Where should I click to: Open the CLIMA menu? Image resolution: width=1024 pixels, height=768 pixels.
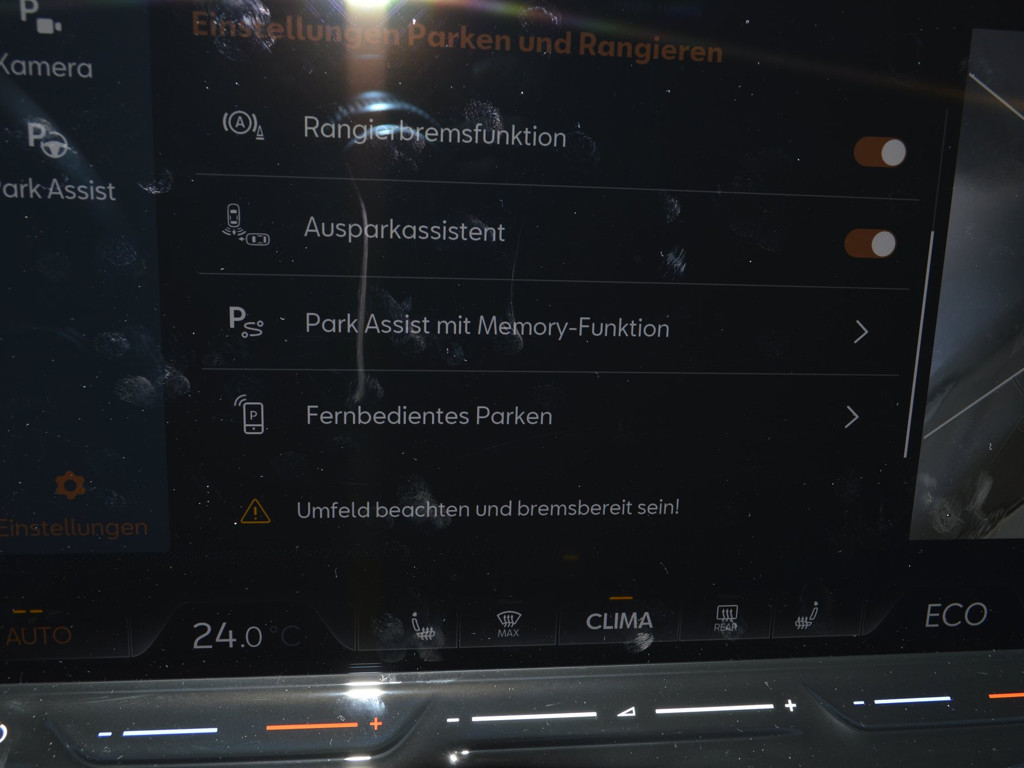(x=619, y=620)
